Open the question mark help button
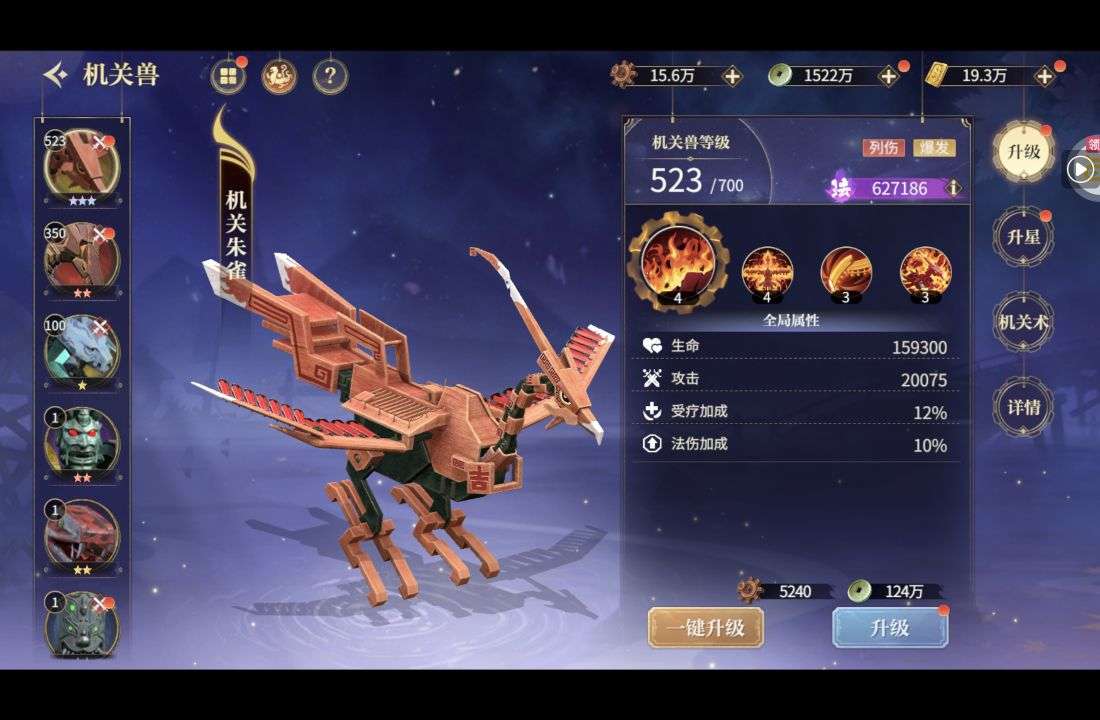Image resolution: width=1100 pixels, height=720 pixels. (330, 76)
